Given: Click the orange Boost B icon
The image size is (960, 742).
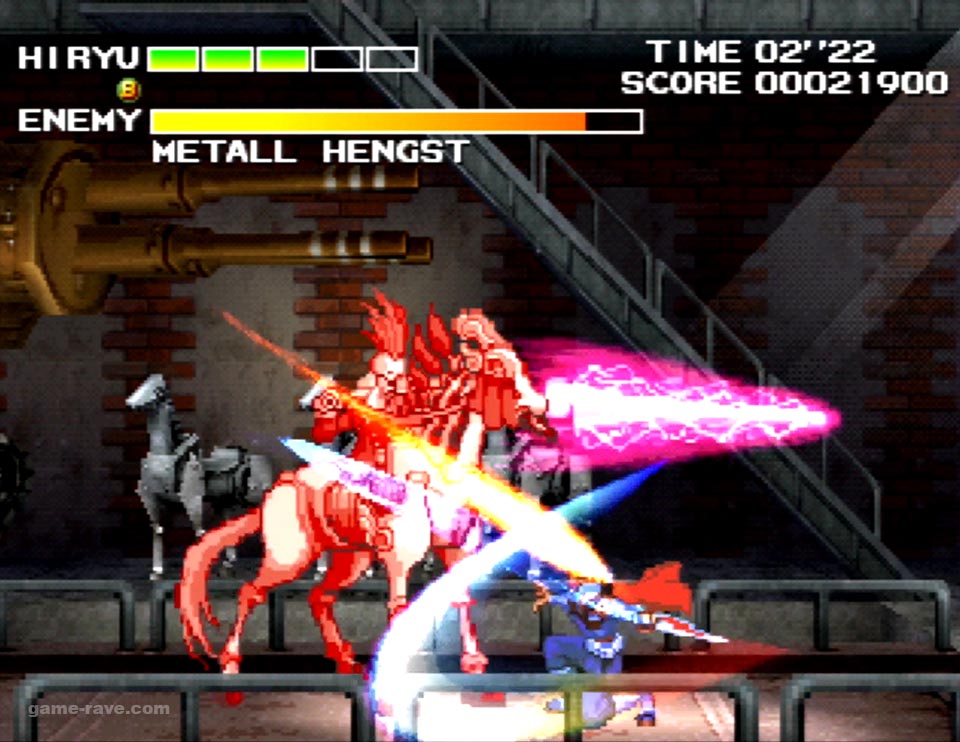Looking at the screenshot, I should 129,90.
